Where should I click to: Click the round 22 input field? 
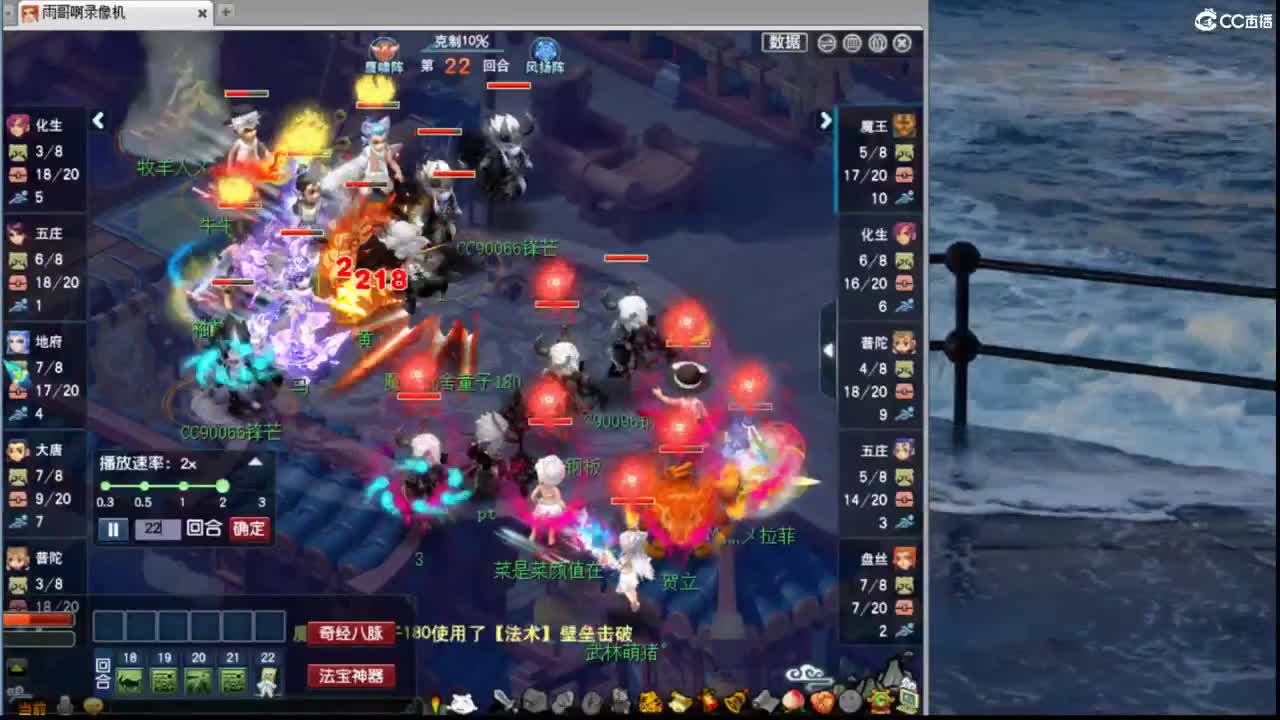(x=158, y=528)
